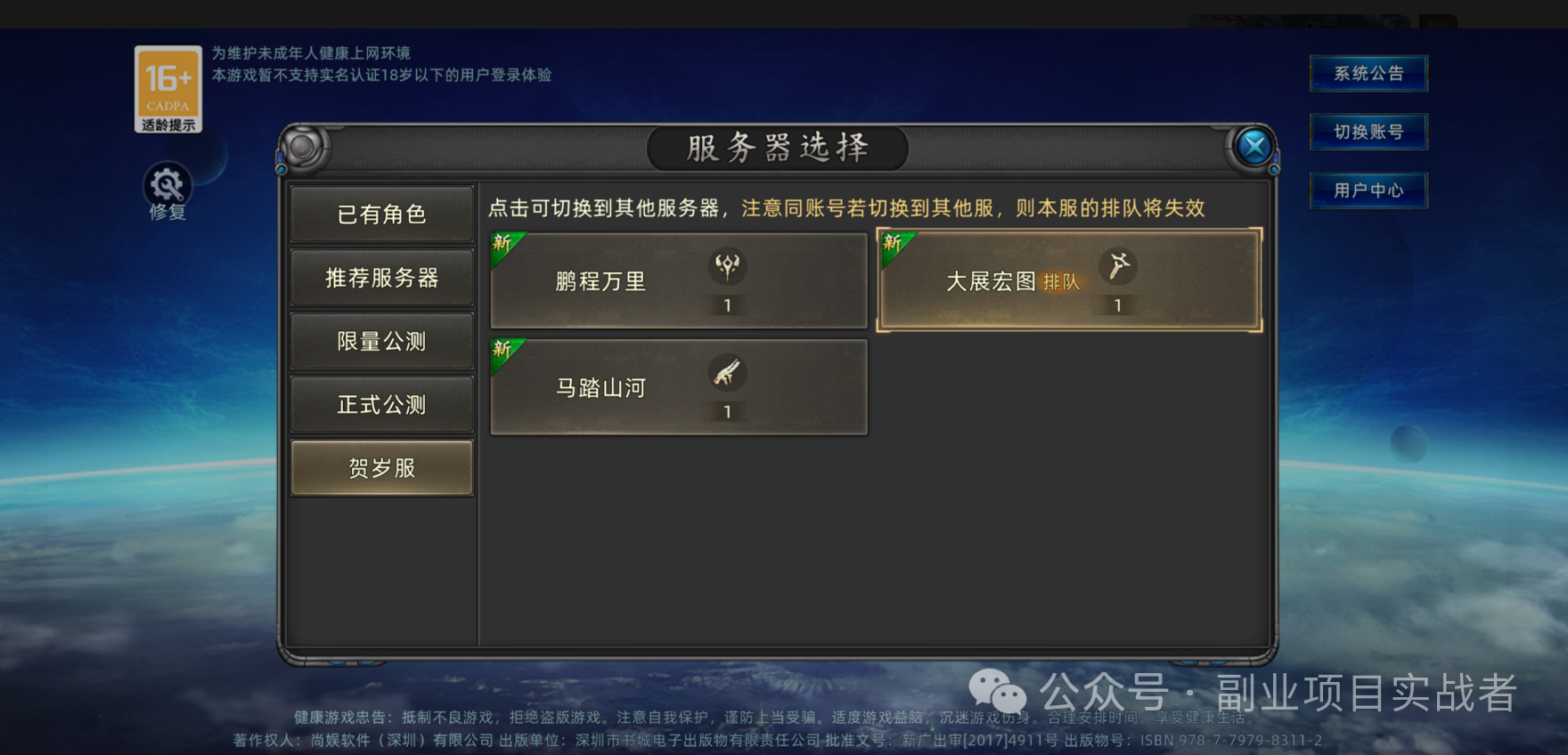1568x755 pixels.
Task: Open 系统公告 announcements
Action: click(x=1368, y=73)
